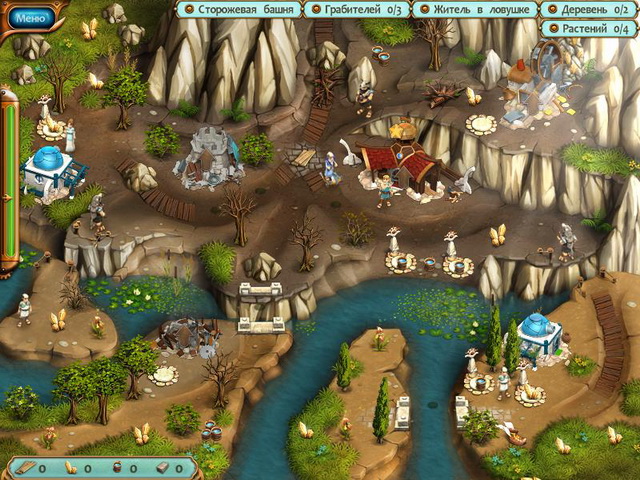Open the Меню button

(31, 17)
